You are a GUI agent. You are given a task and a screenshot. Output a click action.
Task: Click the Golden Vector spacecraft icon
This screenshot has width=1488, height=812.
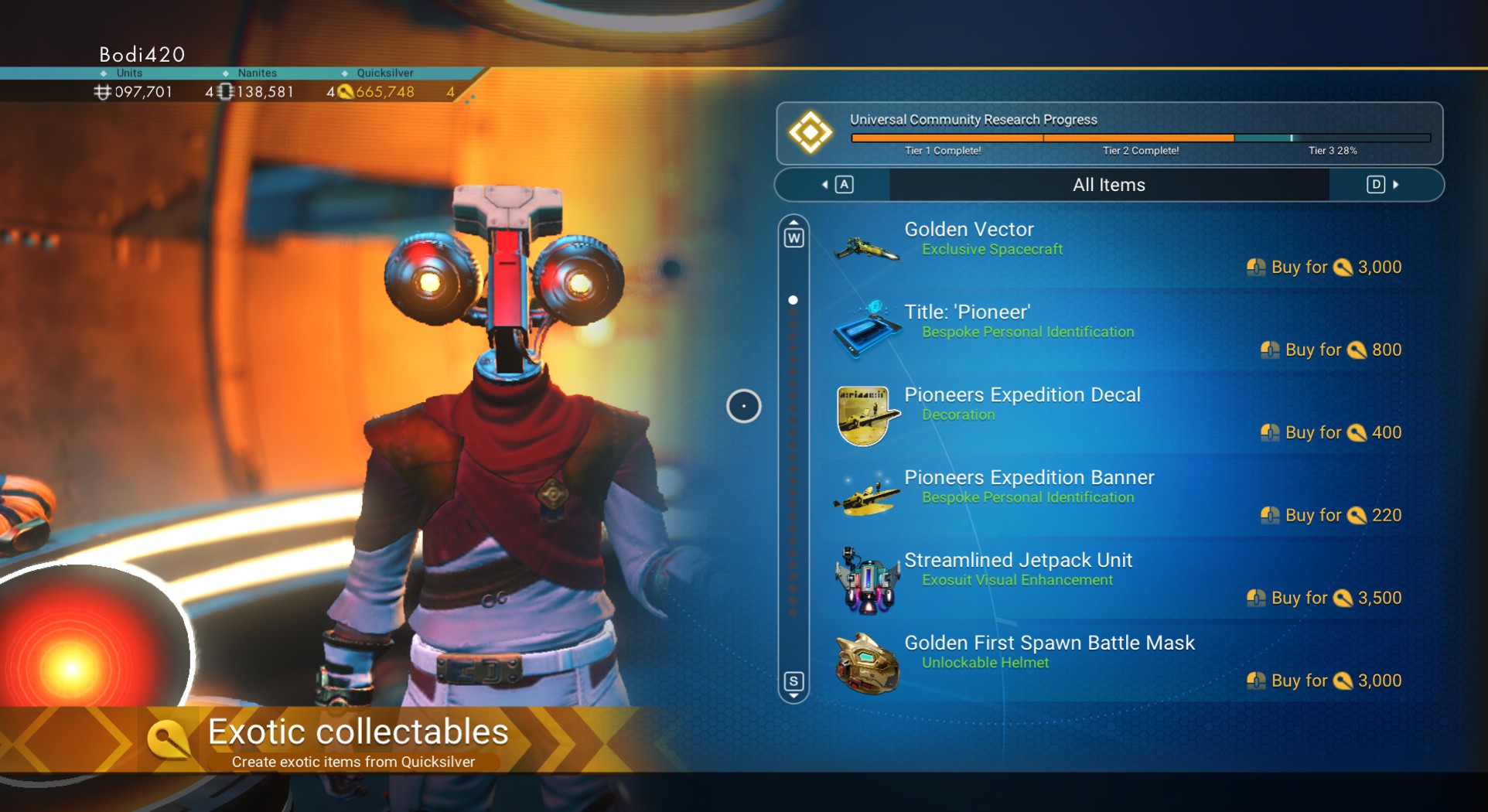(x=866, y=249)
